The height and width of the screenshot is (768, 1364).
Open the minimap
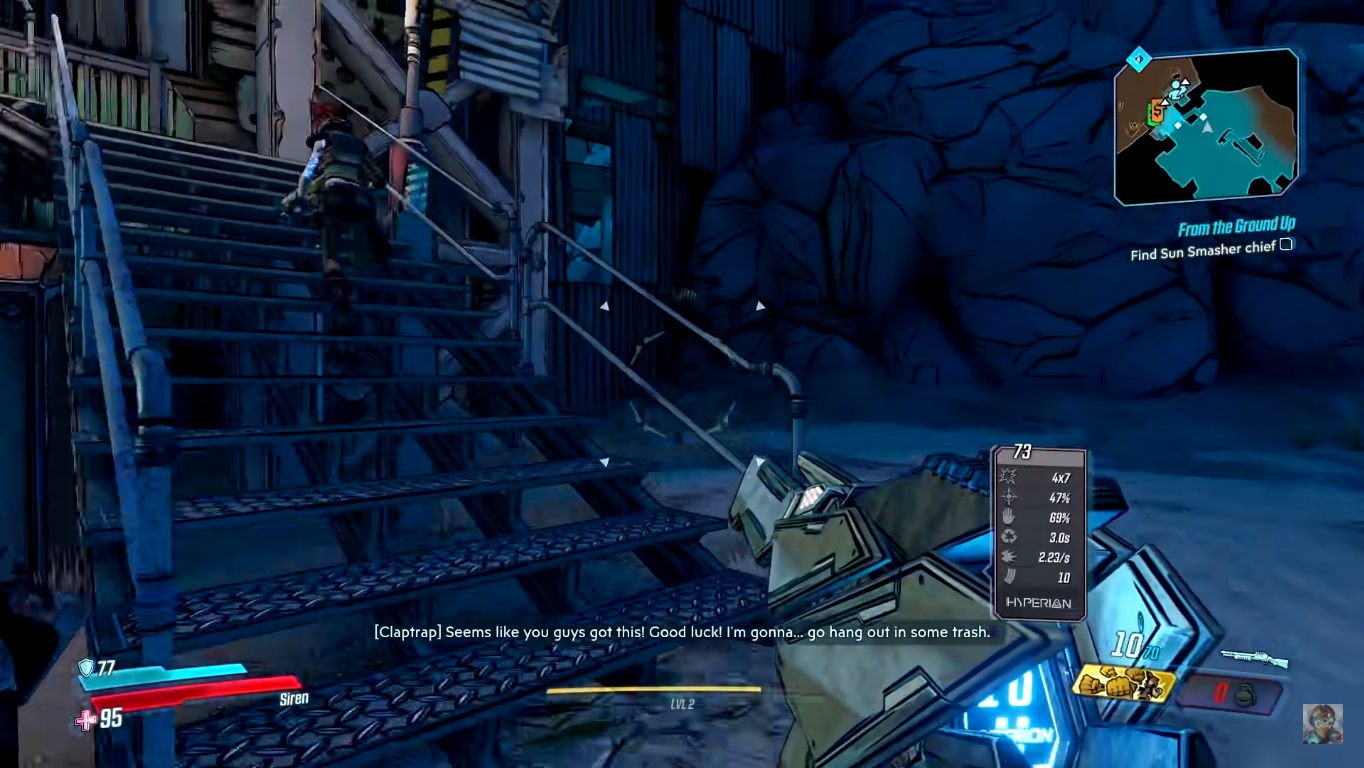pos(1207,127)
